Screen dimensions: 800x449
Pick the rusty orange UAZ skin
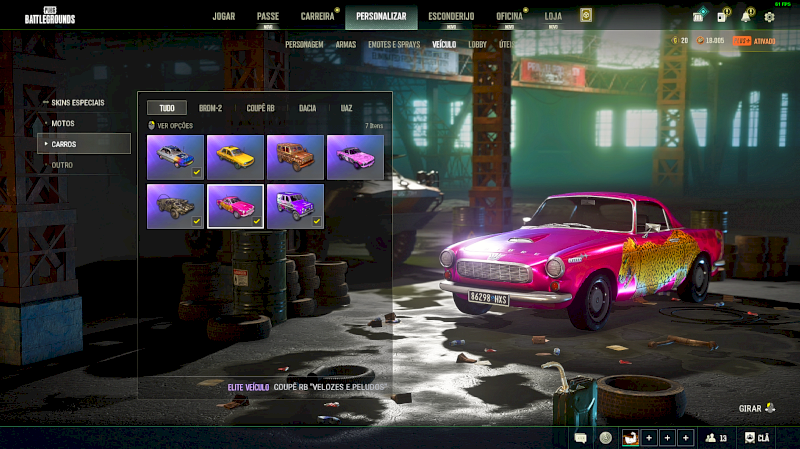click(295, 157)
